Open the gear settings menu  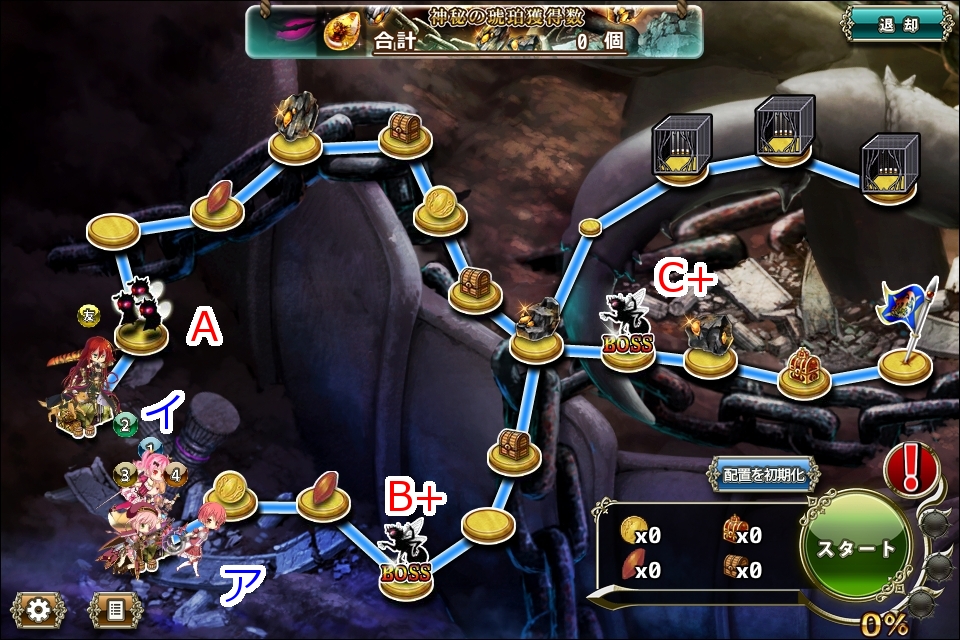[x=37, y=608]
